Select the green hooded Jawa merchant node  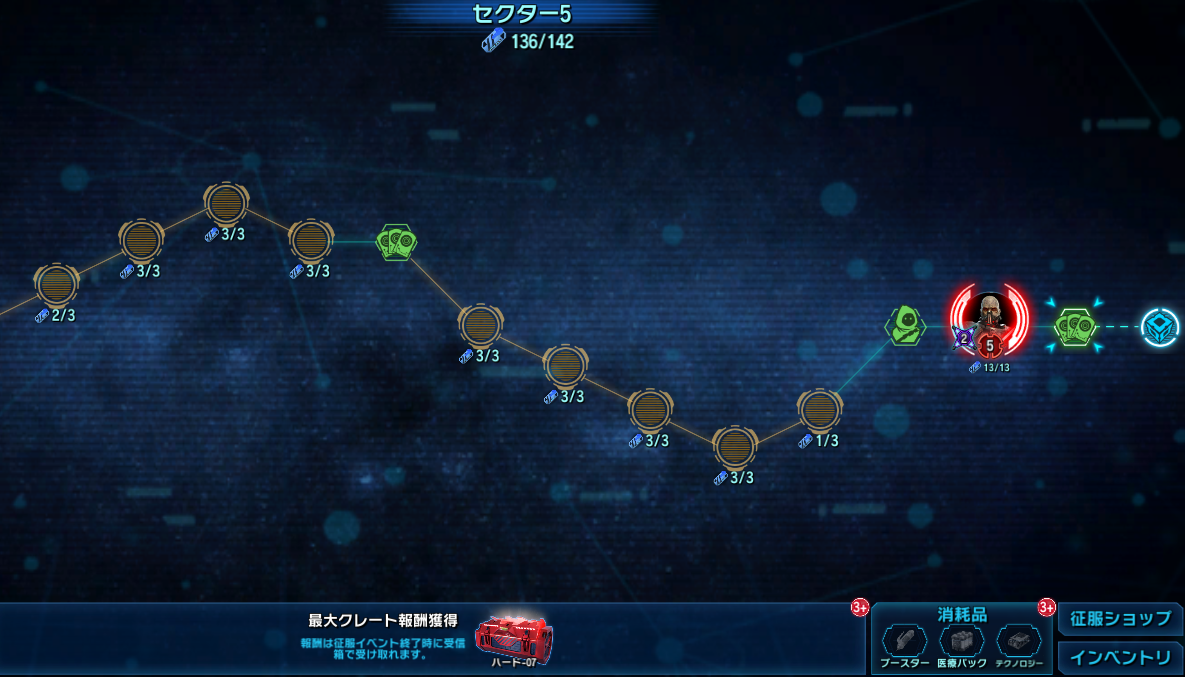tap(905, 325)
